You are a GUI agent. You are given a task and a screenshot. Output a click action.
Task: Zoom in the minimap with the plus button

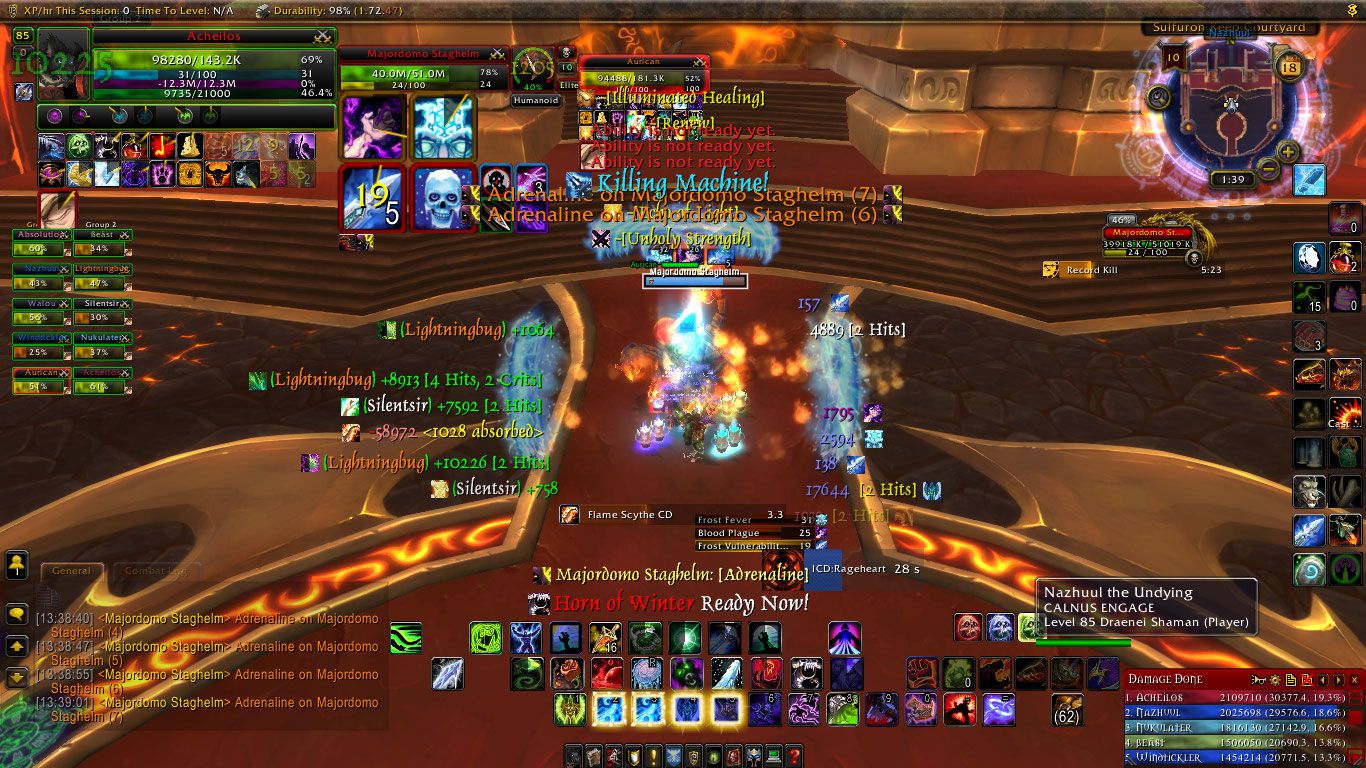(x=1288, y=152)
